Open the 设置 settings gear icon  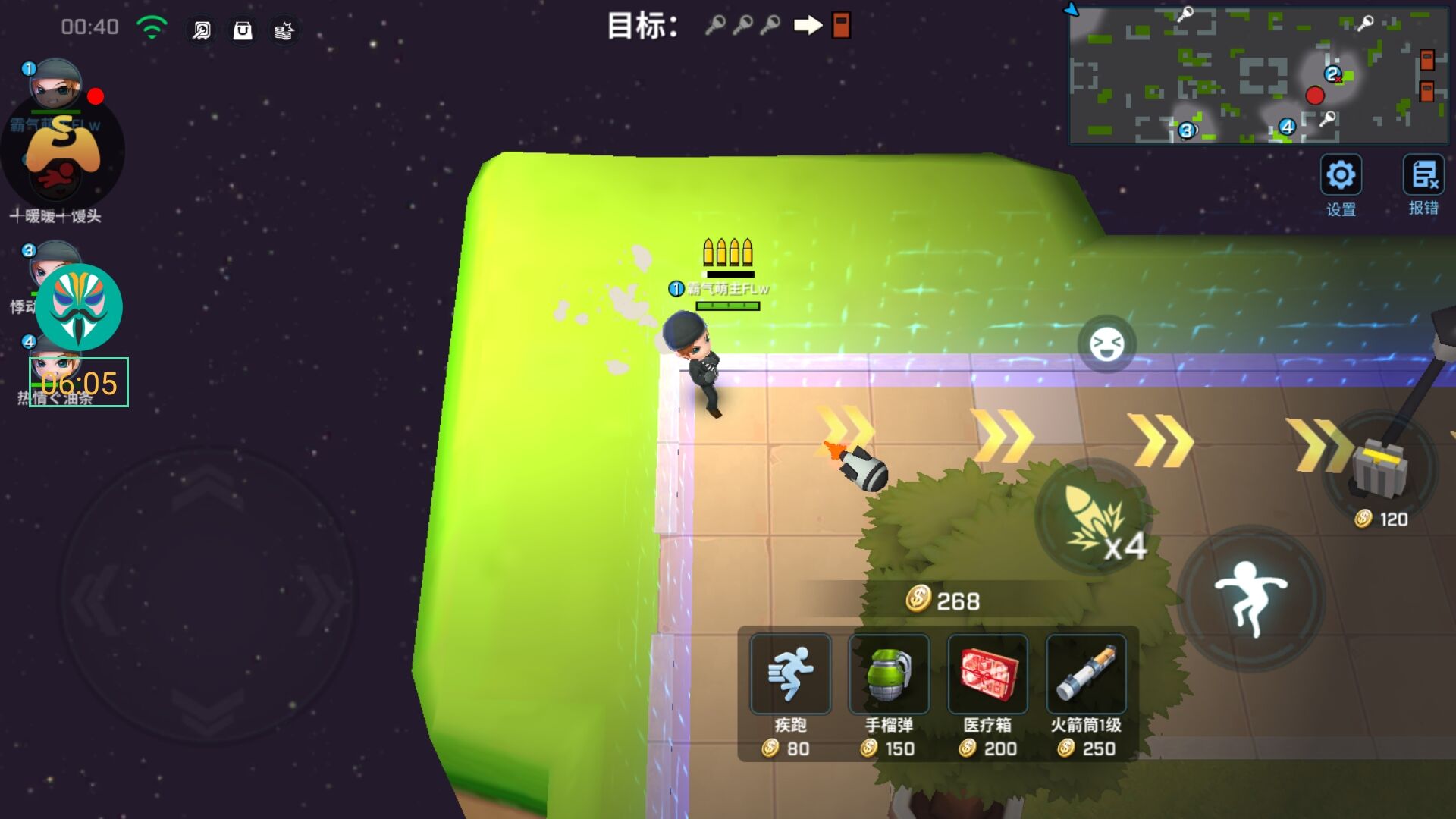(1342, 175)
